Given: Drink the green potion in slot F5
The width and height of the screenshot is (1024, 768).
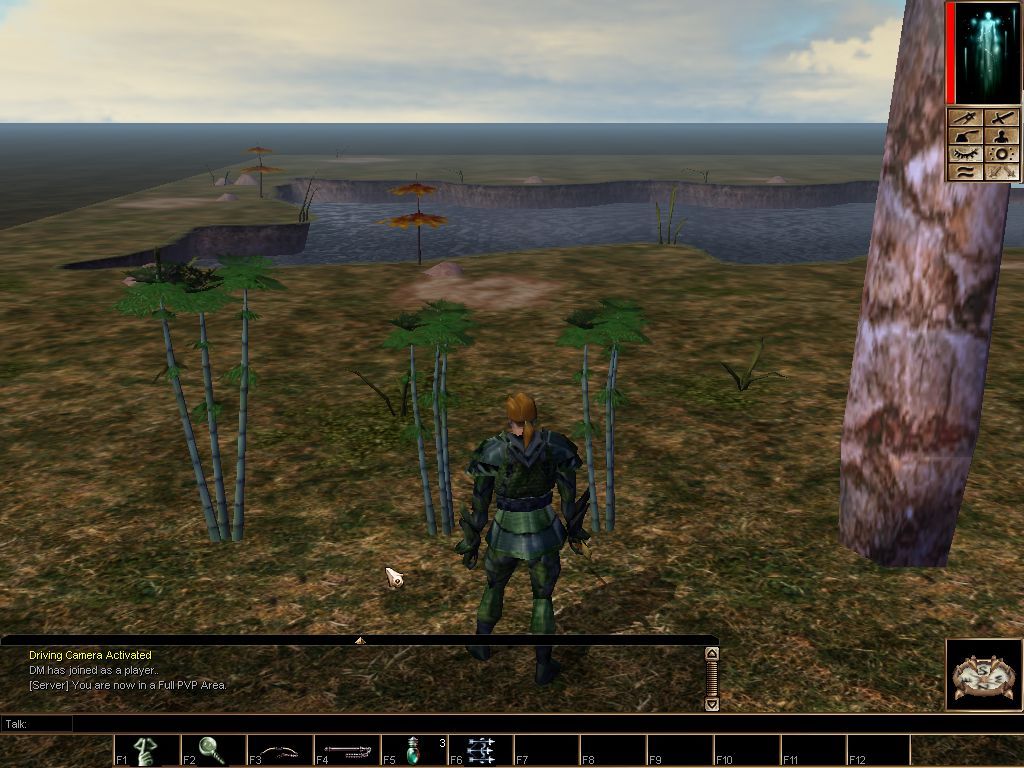Looking at the screenshot, I should click(x=414, y=751).
